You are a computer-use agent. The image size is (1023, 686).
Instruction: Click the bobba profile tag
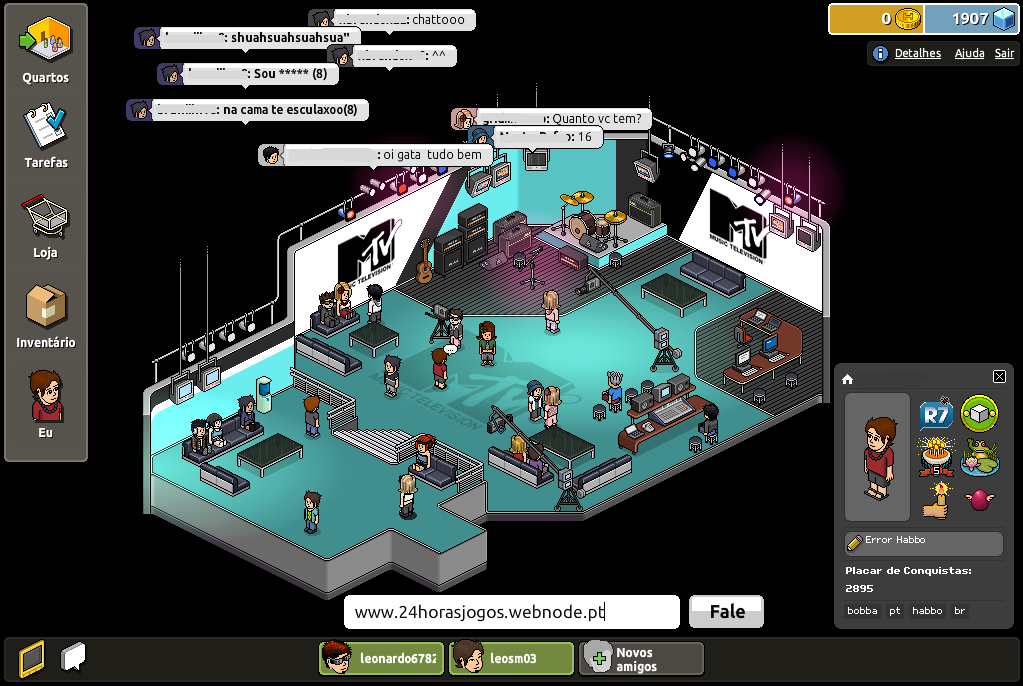862,610
